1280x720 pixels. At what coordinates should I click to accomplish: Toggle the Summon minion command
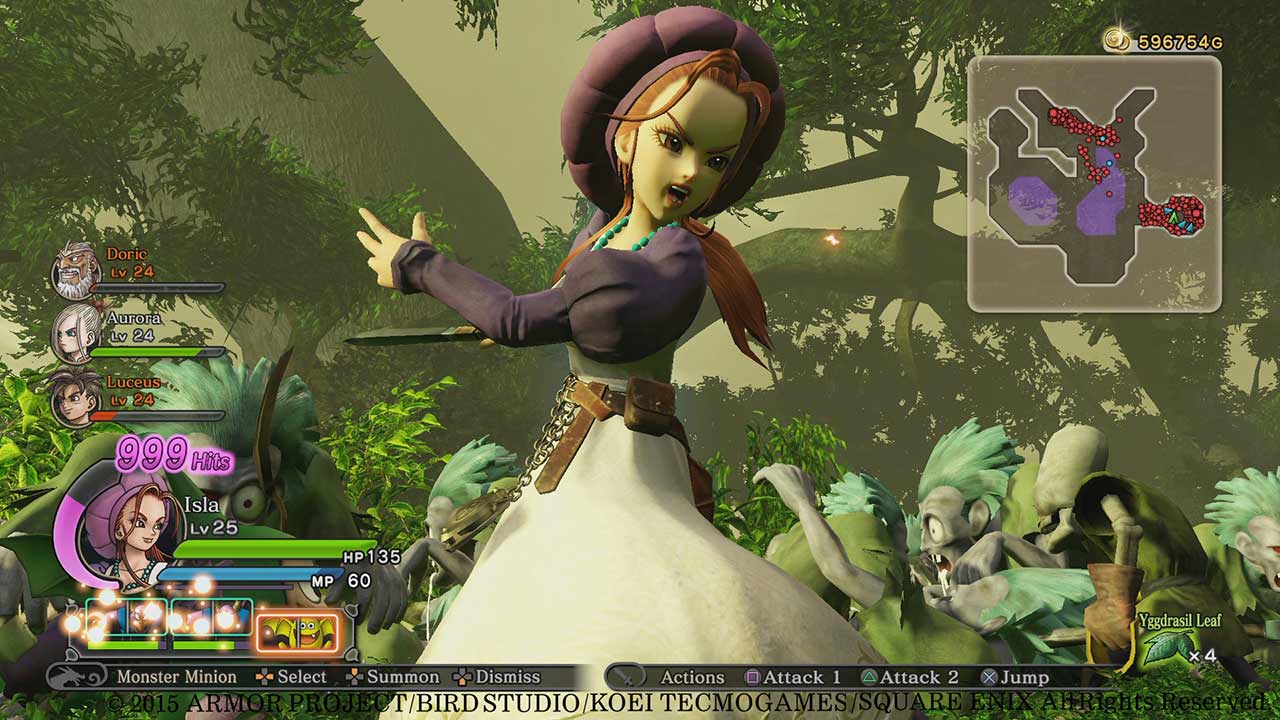click(x=405, y=676)
